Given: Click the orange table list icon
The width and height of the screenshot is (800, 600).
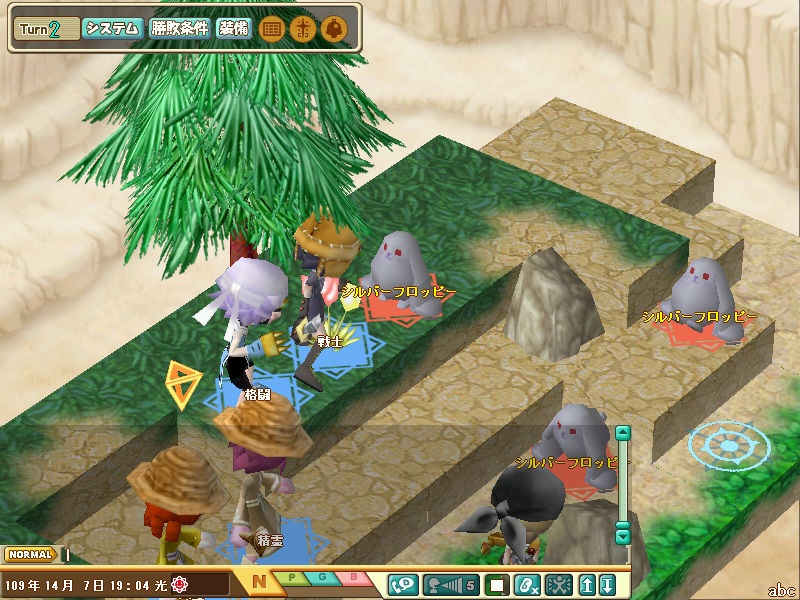Looking at the screenshot, I should pyautogui.click(x=270, y=29).
